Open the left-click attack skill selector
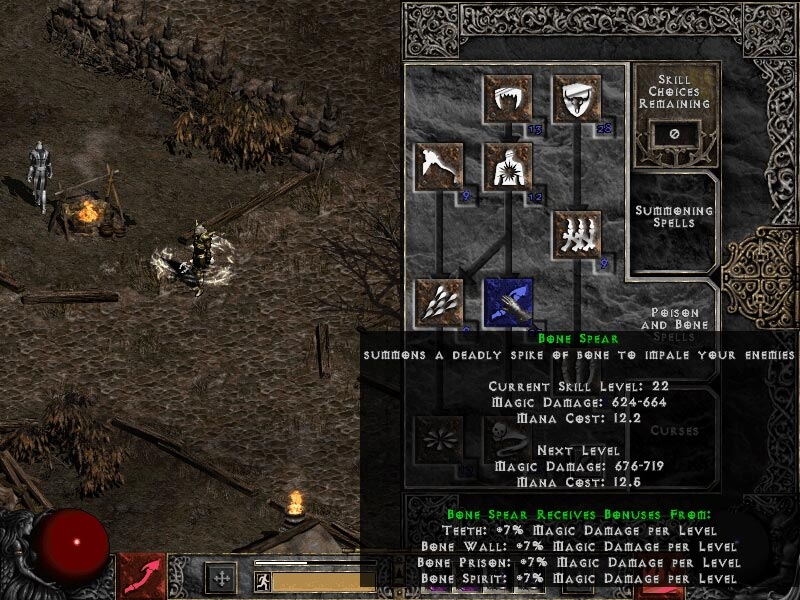The width and height of the screenshot is (800, 600). point(141,577)
